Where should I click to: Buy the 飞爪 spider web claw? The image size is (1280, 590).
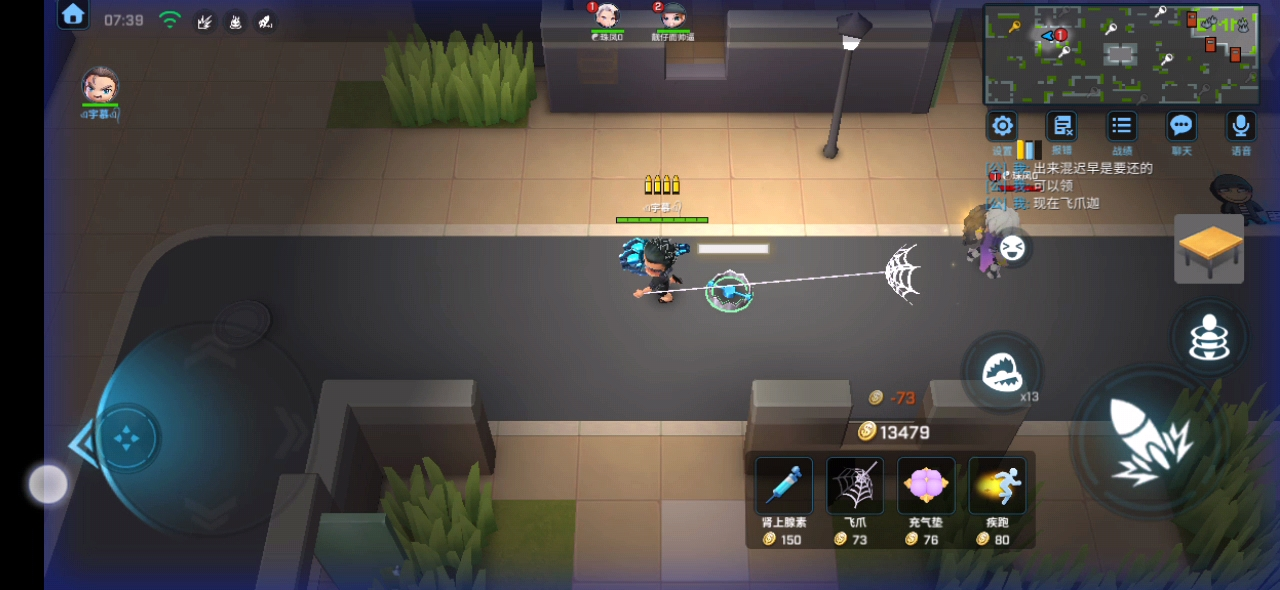point(854,486)
